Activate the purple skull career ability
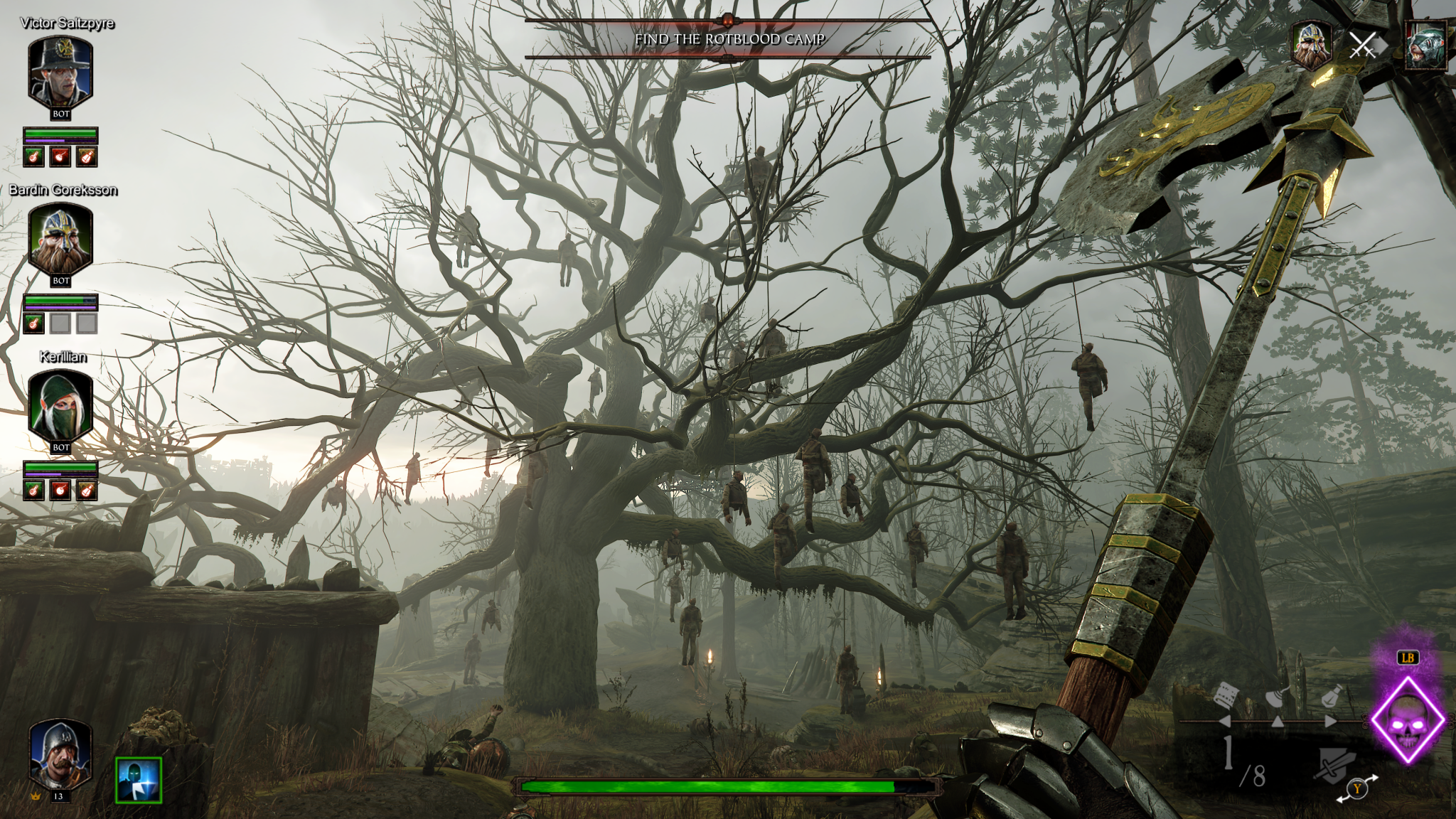 pos(1408,720)
